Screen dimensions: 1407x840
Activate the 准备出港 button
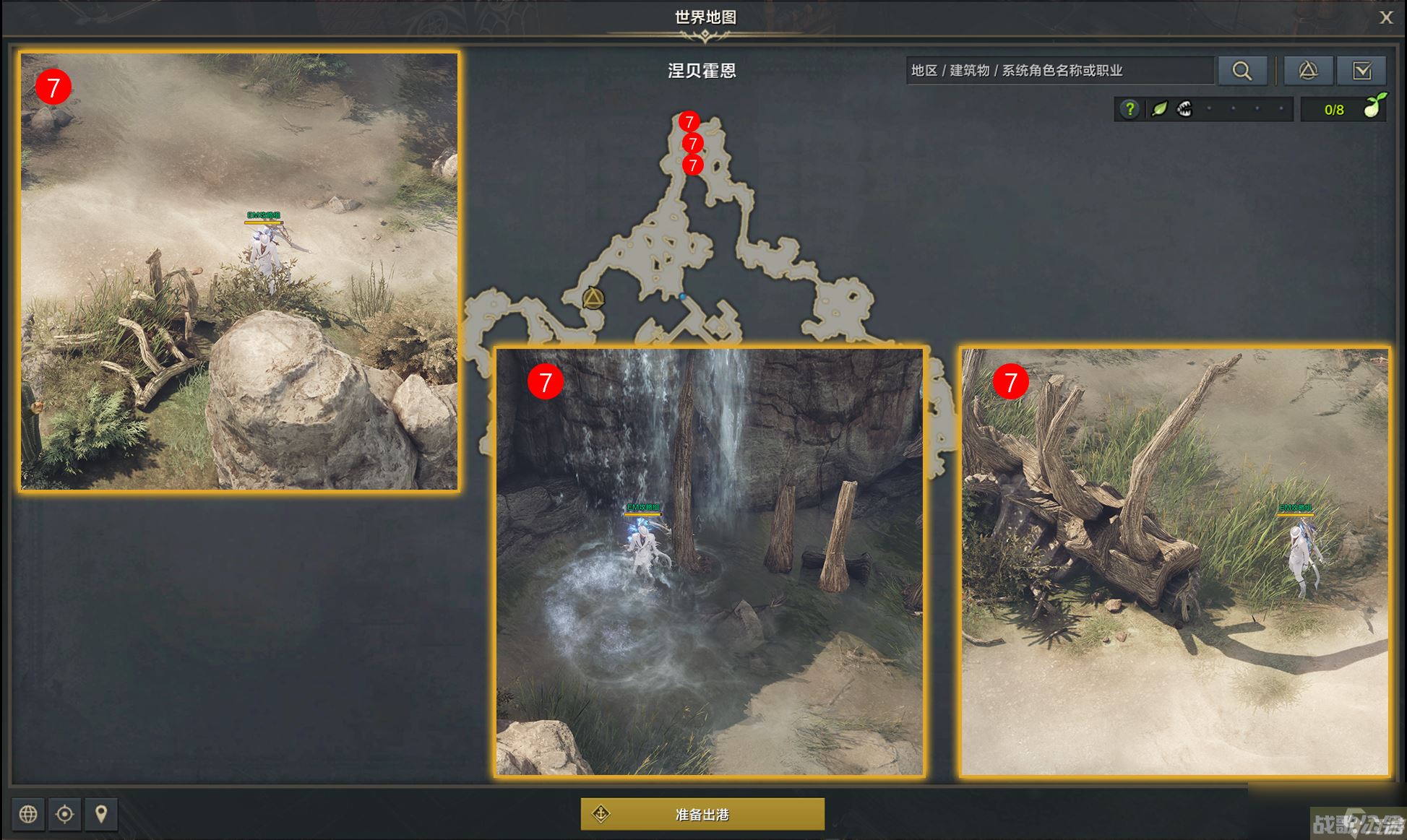(x=702, y=814)
